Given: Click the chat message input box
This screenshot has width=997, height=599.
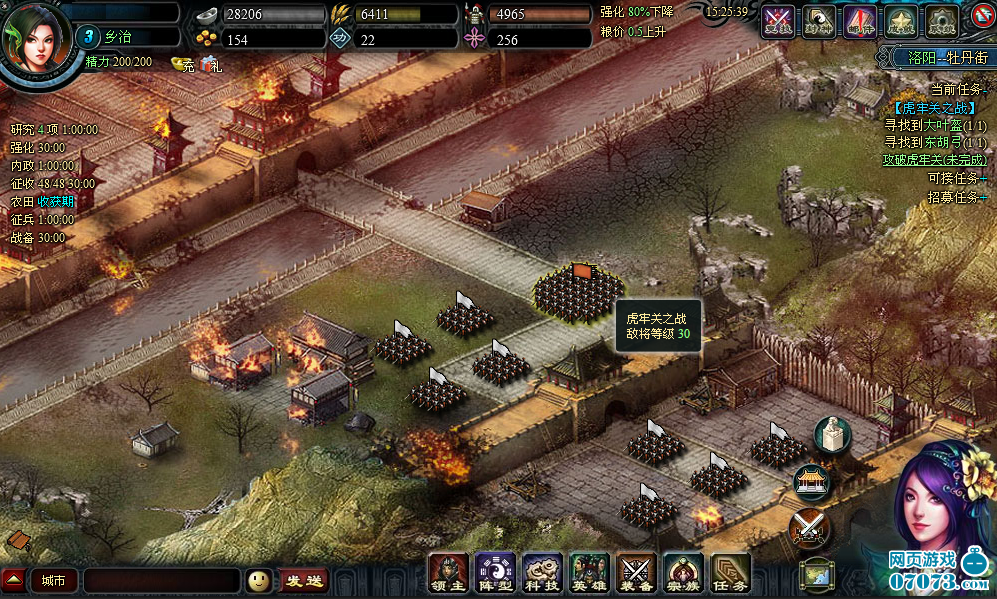Looking at the screenshot, I should [x=161, y=580].
